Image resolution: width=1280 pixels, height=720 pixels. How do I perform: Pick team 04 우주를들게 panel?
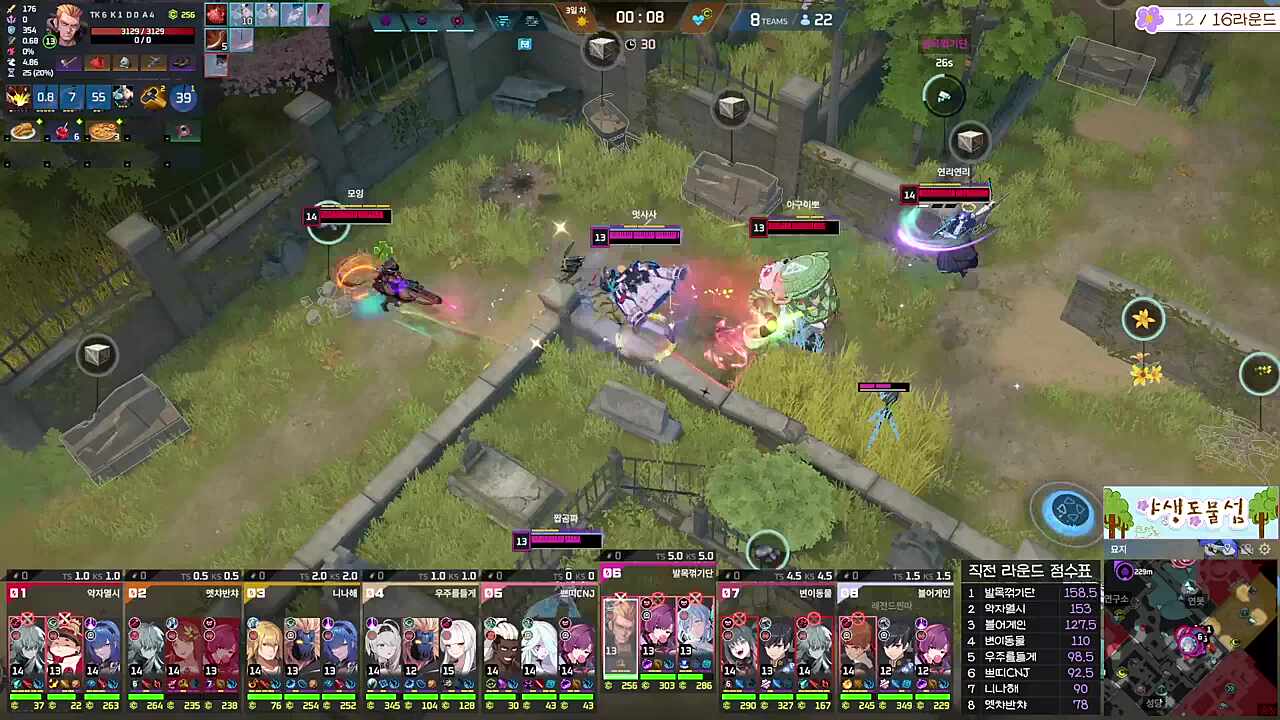pyautogui.click(x=421, y=640)
